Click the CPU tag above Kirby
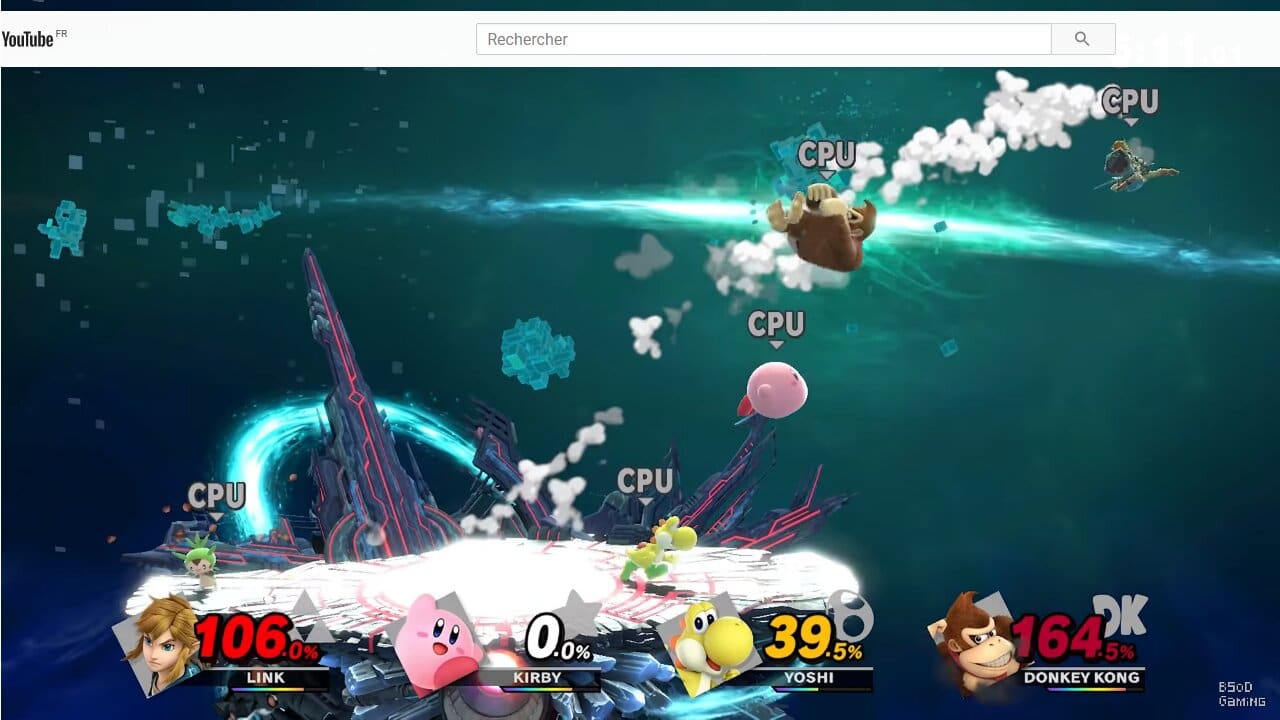The width and height of the screenshot is (1280, 720). tap(777, 325)
